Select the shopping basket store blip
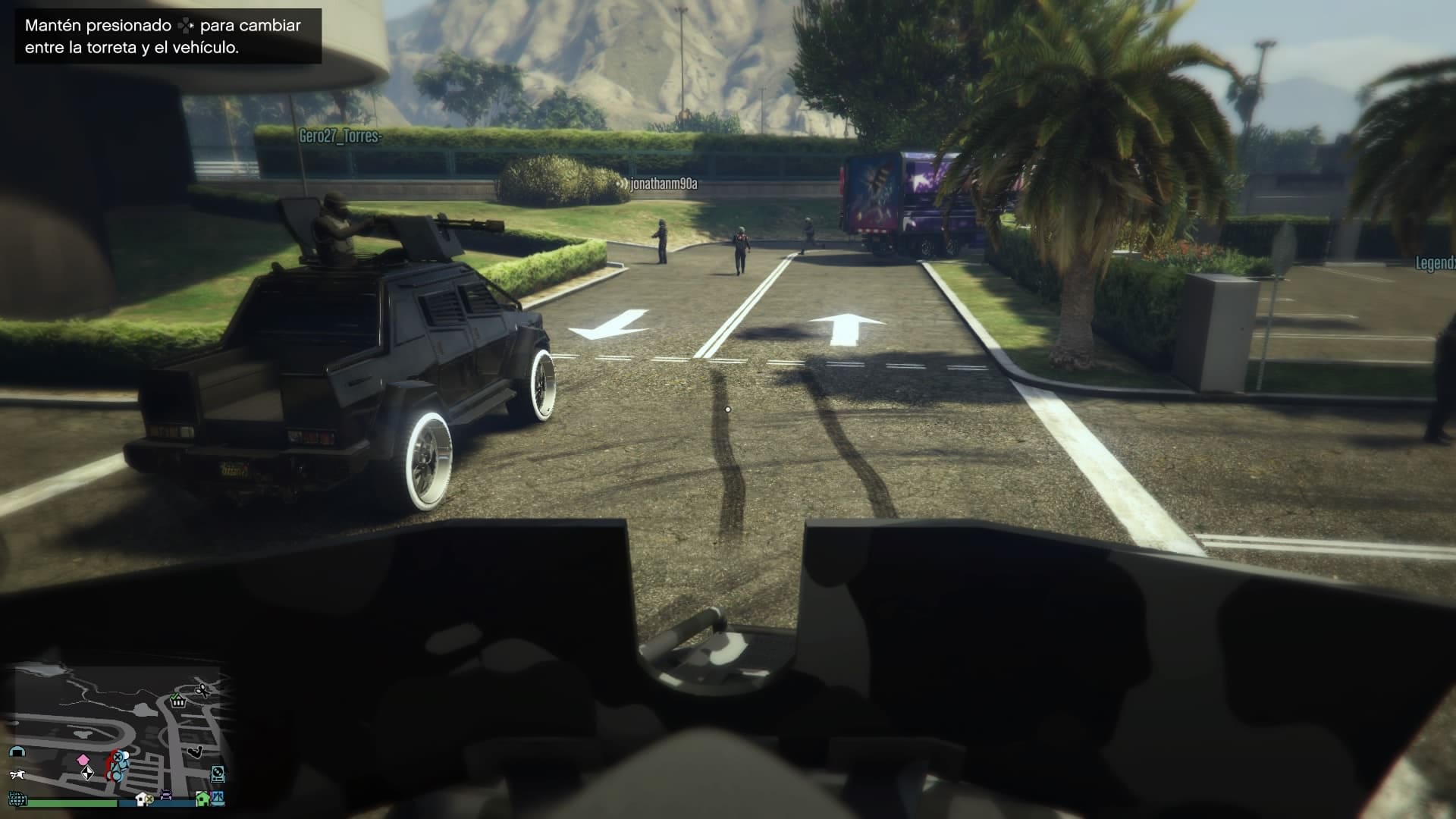Screen dimensions: 1456x819 (x=178, y=701)
